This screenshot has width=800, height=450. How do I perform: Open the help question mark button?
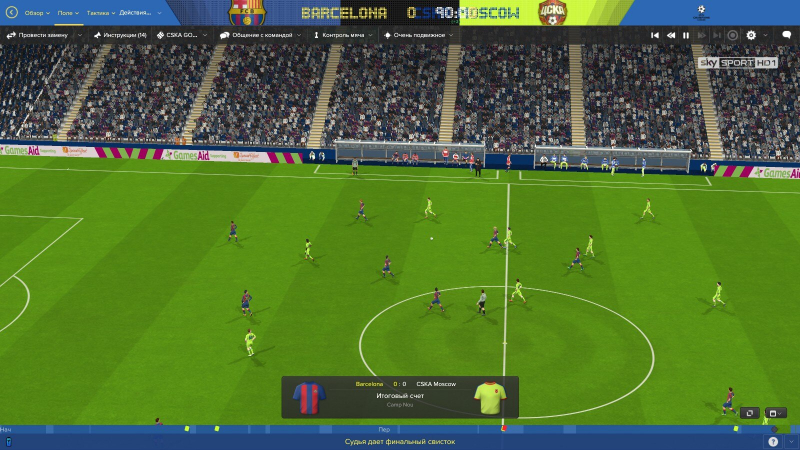click(772, 441)
